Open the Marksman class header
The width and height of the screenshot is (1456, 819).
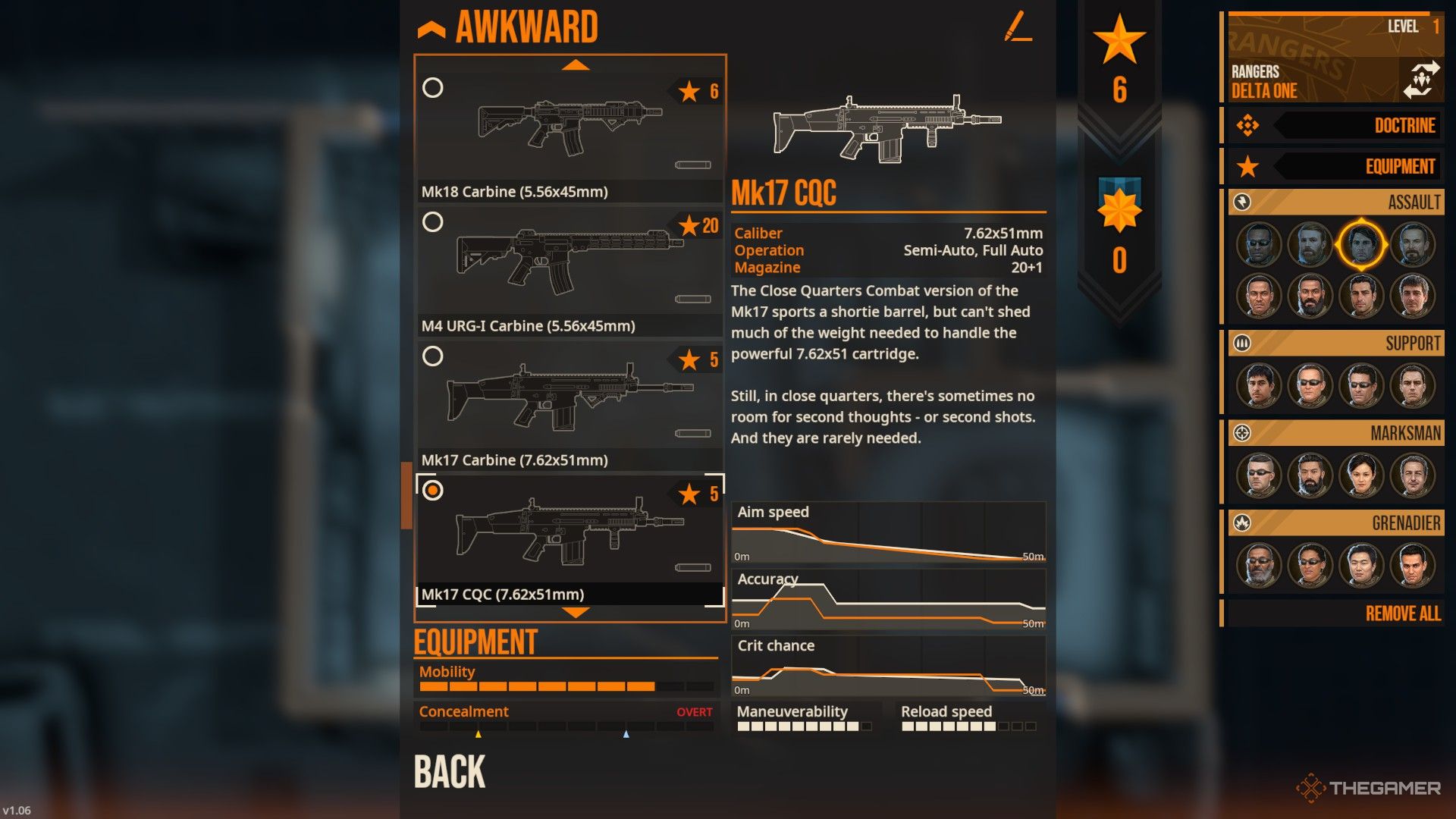(x=1336, y=433)
